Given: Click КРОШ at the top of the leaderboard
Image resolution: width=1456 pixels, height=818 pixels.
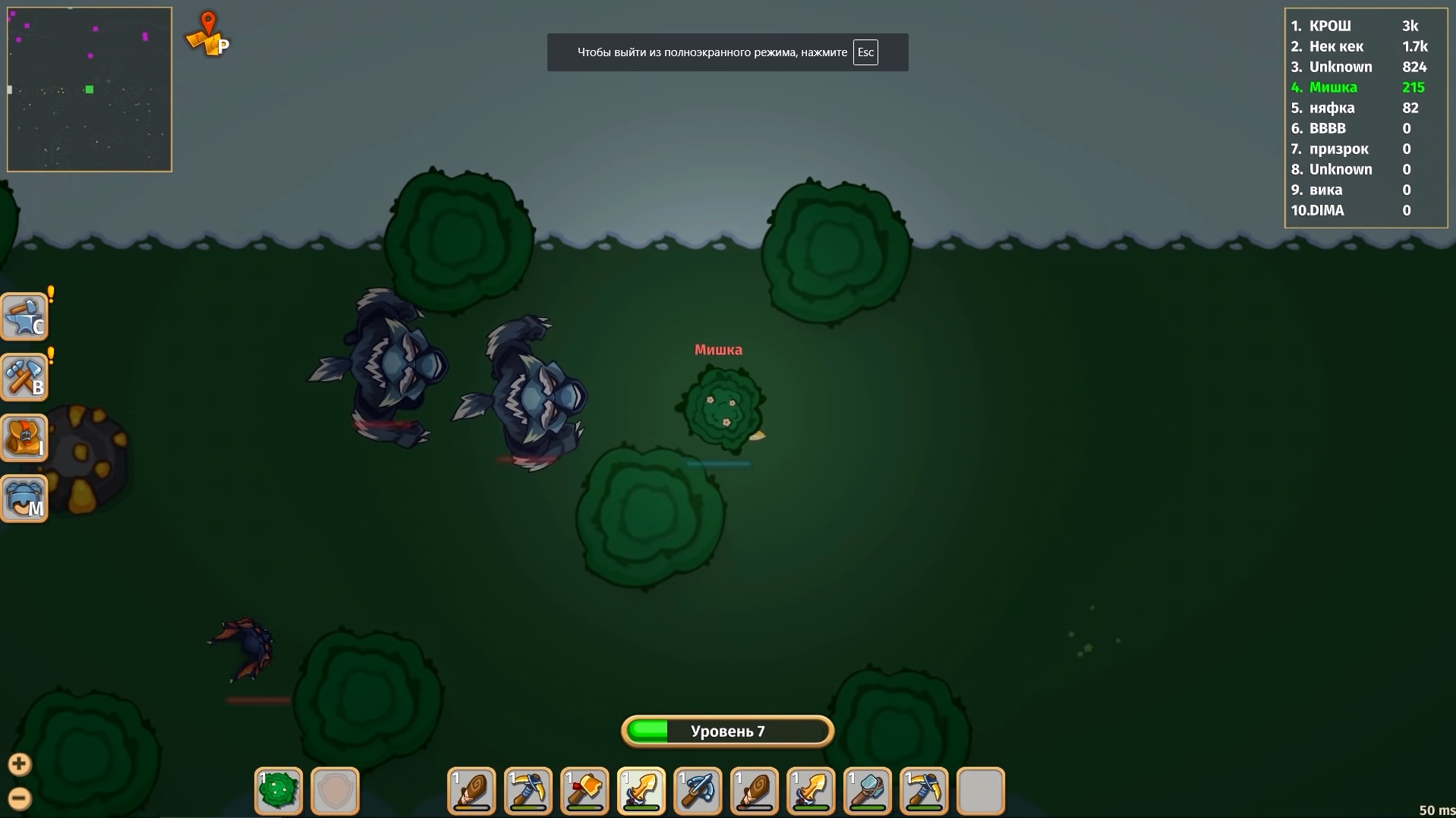Looking at the screenshot, I should click(x=1331, y=26).
